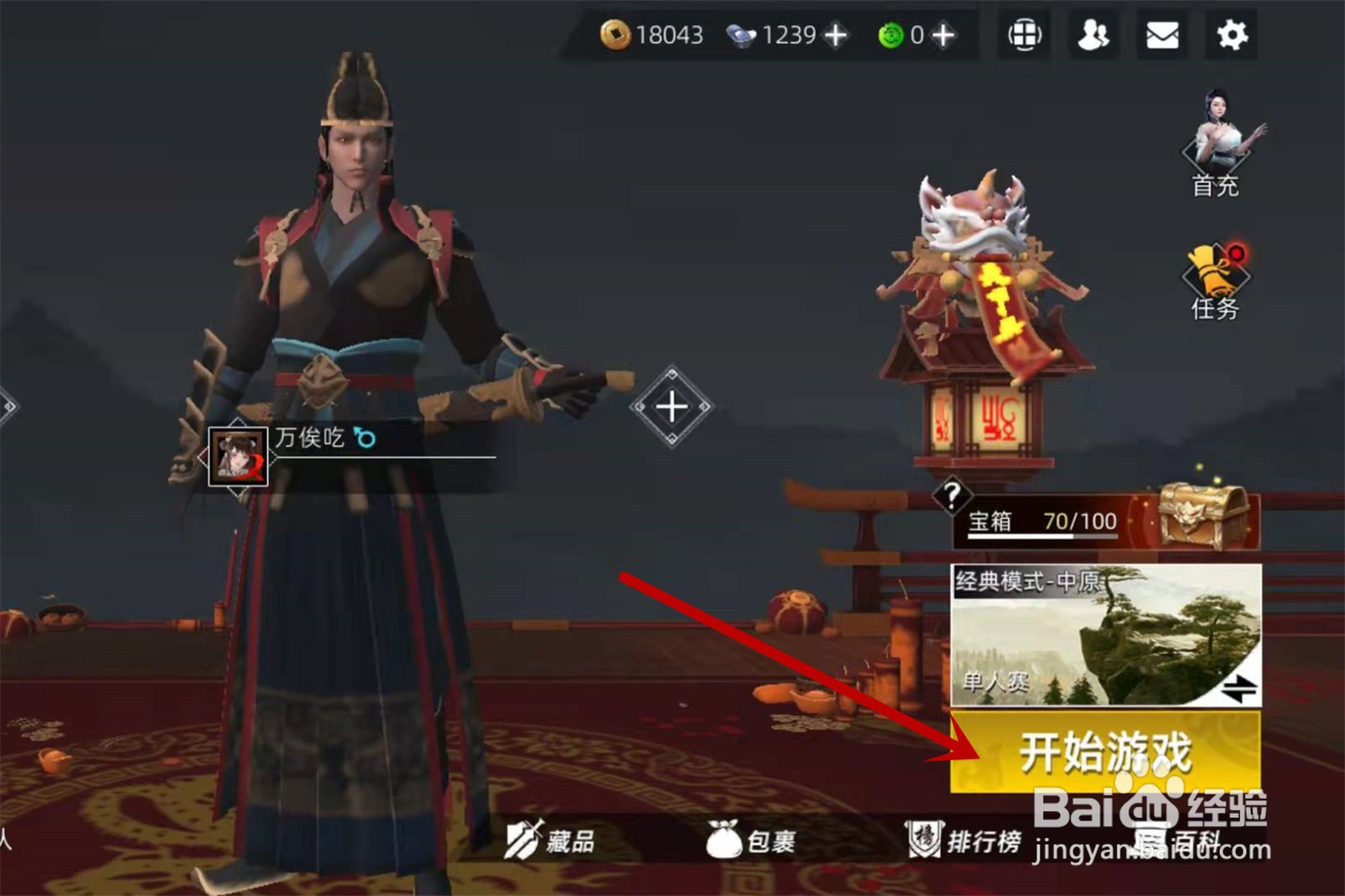Open the mail inbox
Image resolution: width=1345 pixels, height=896 pixels.
point(1162,35)
